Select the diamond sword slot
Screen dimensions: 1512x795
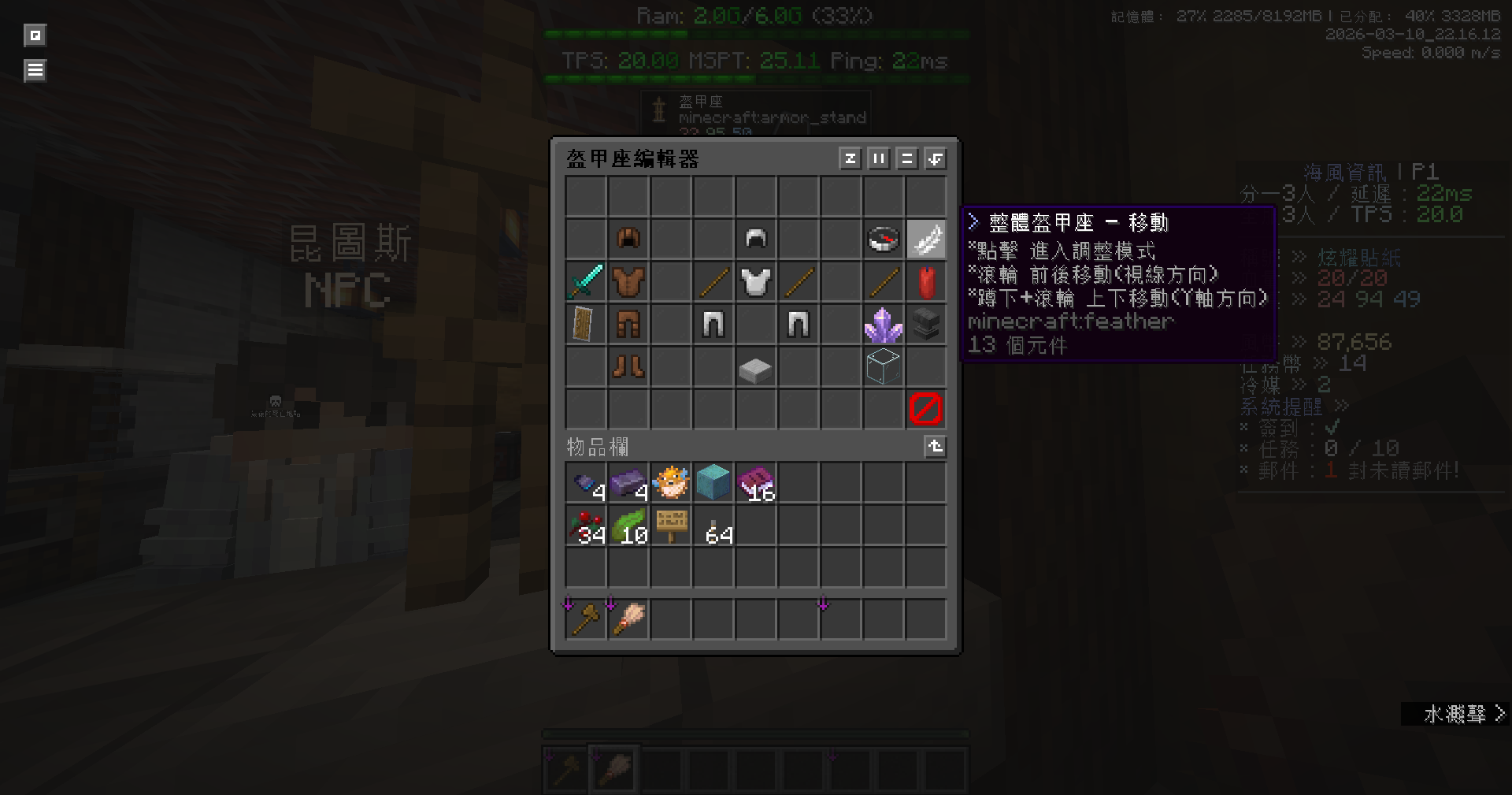[586, 281]
